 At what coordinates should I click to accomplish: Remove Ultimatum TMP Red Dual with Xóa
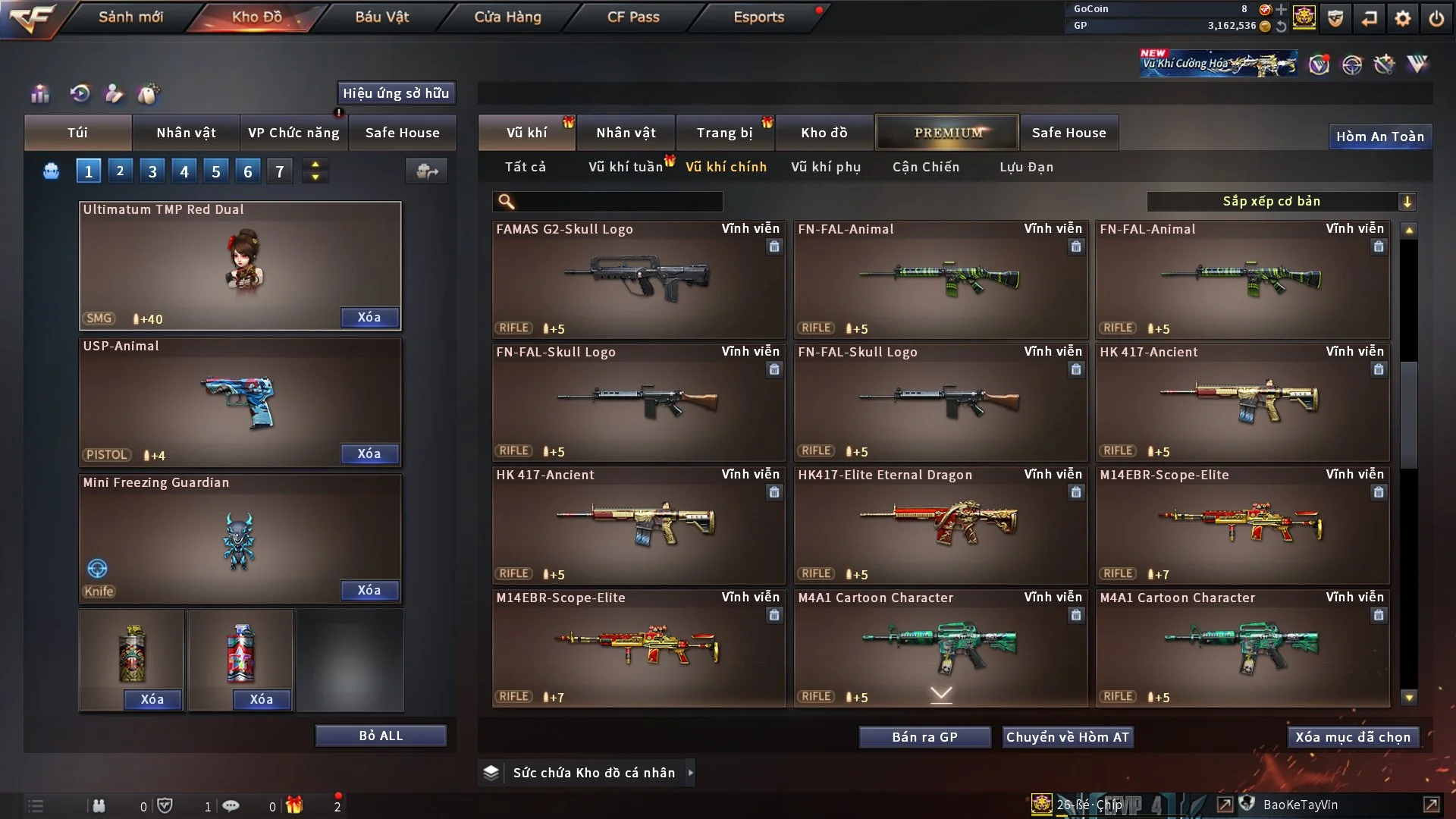(x=369, y=317)
